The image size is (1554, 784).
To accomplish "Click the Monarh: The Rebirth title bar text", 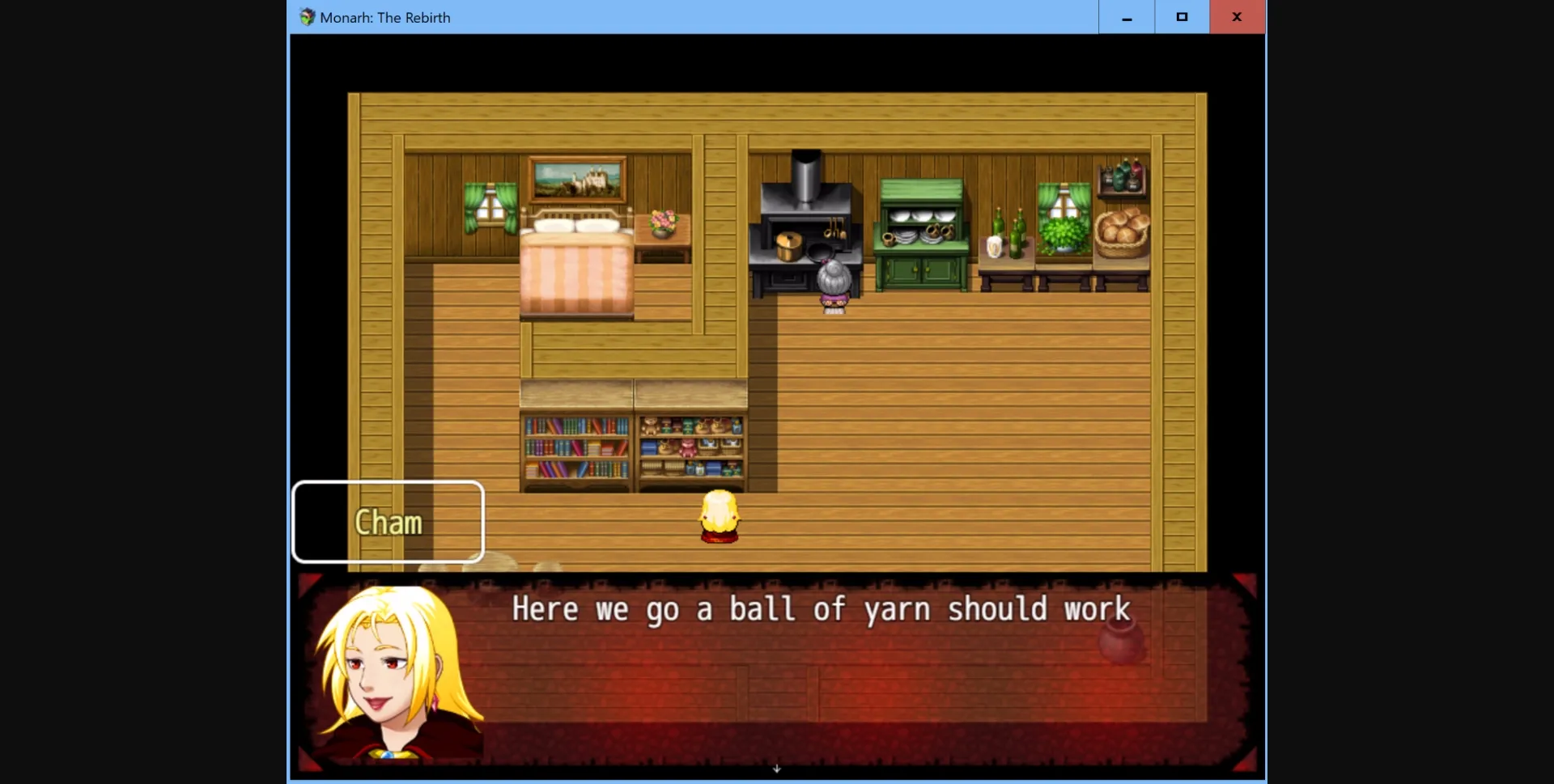I will coord(384,17).
